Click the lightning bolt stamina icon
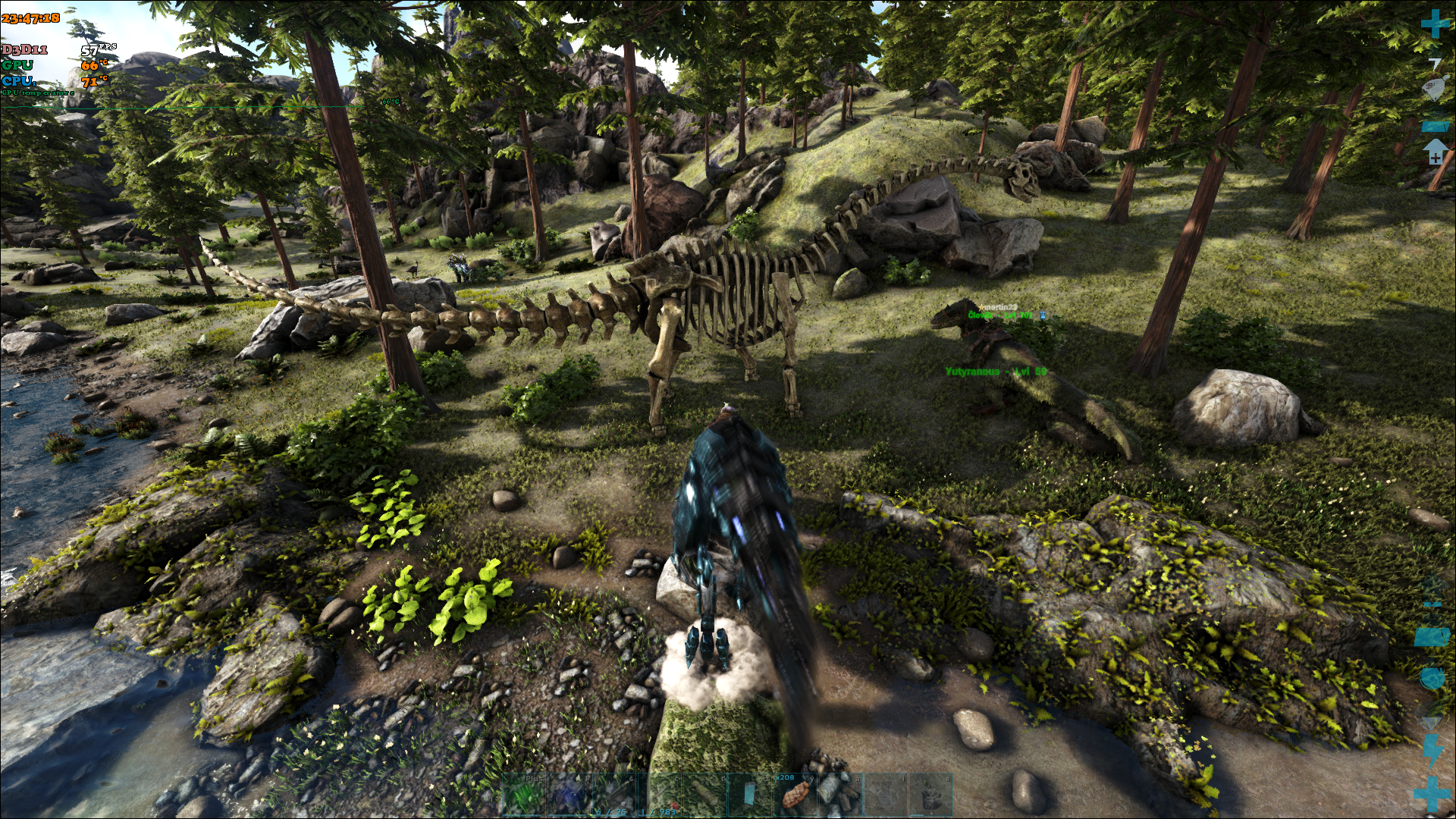1456x819 pixels. click(x=1433, y=751)
